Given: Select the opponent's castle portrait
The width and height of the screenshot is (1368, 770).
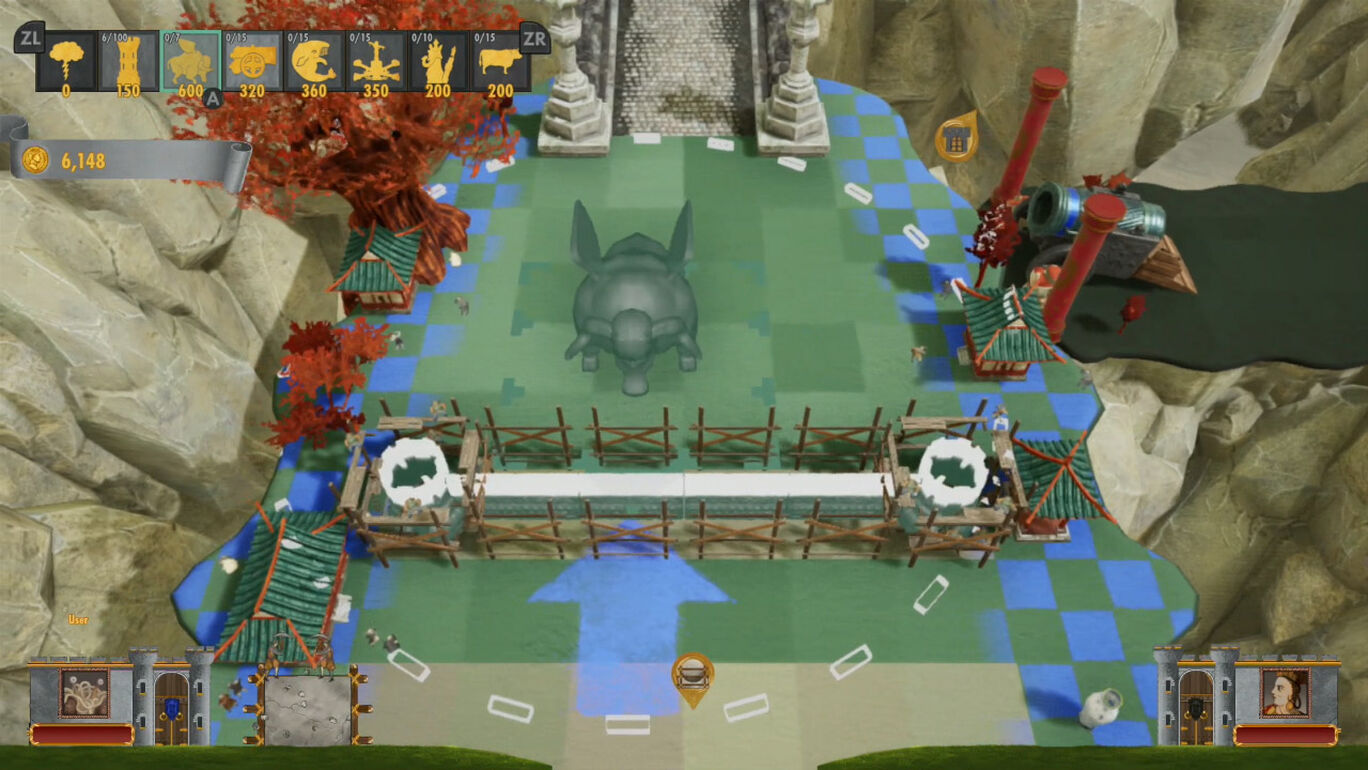Looking at the screenshot, I should coord(1284,692).
